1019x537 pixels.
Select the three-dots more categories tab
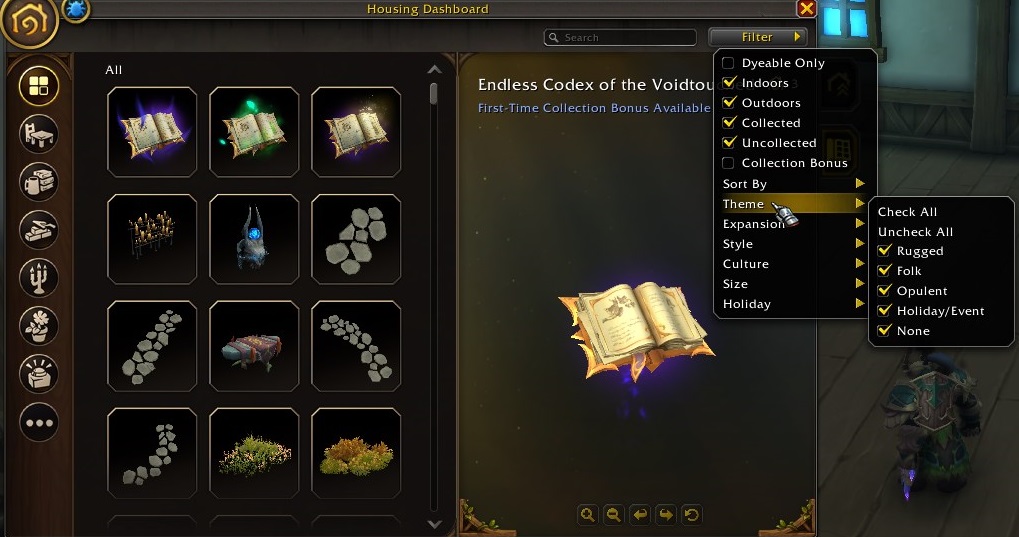click(x=39, y=422)
